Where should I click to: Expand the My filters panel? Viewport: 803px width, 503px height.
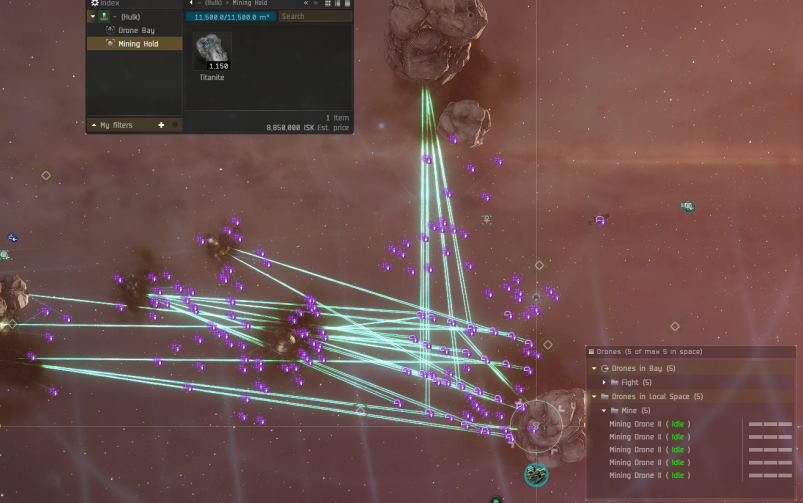click(93, 125)
